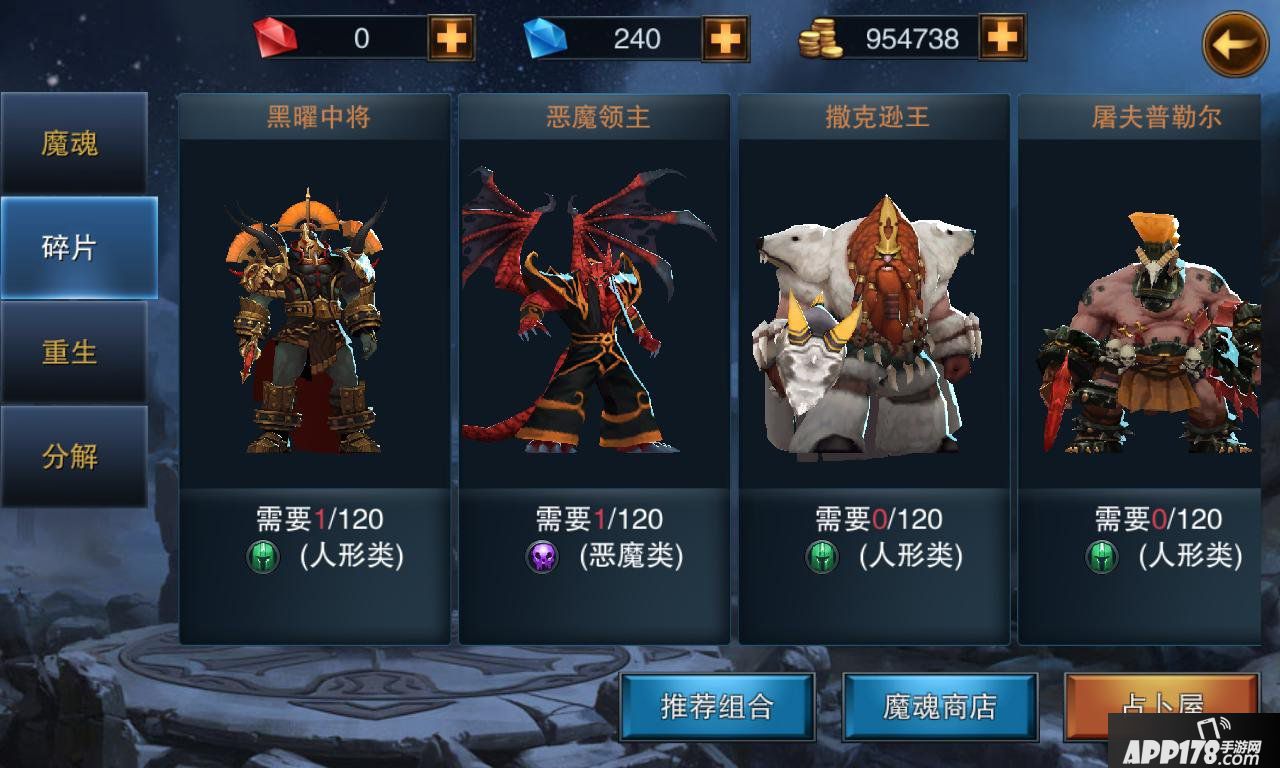Image resolution: width=1280 pixels, height=768 pixels.
Task: Switch to the 魔魂 tab
Action: 70,143
